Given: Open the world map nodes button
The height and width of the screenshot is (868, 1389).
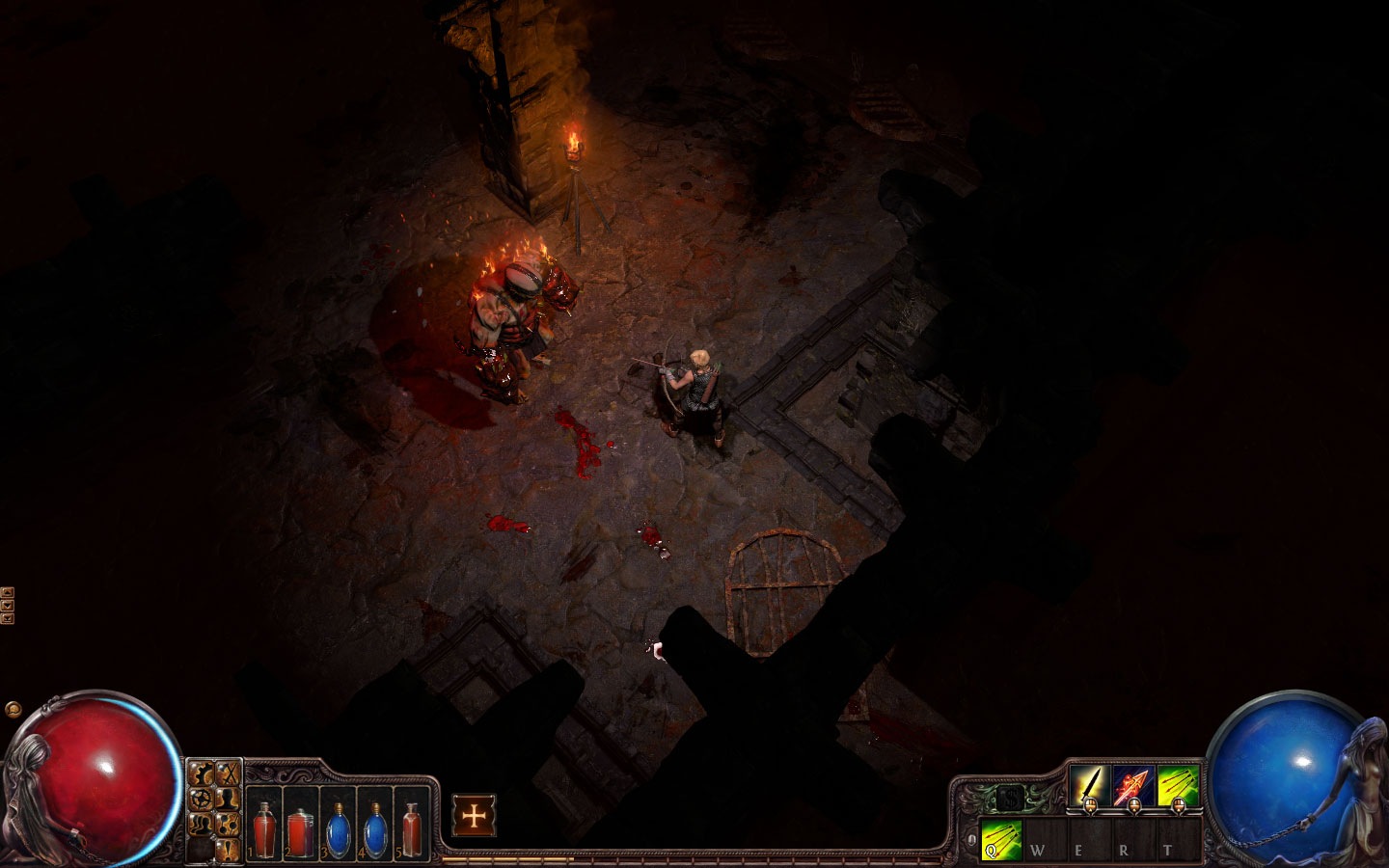Looking at the screenshot, I should (x=228, y=824).
